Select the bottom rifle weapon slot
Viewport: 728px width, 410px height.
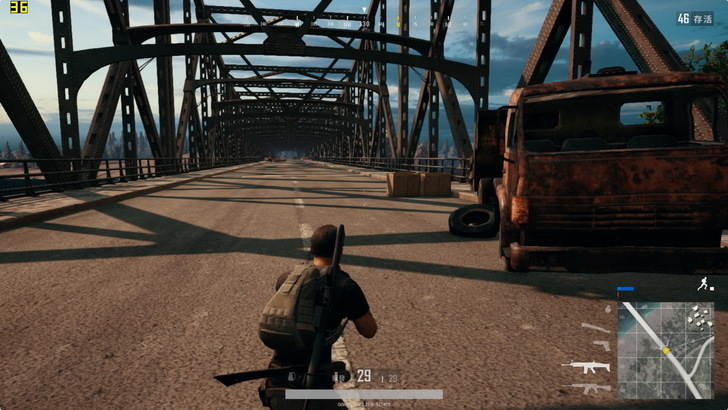point(588,386)
